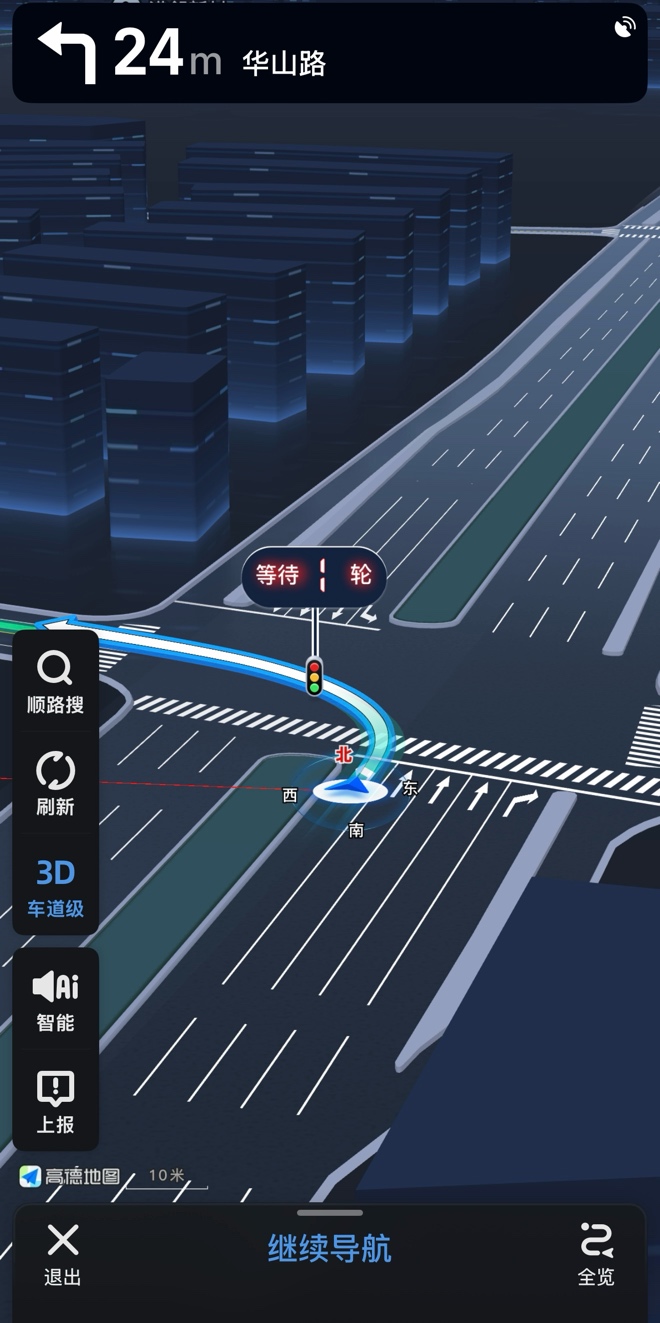Image resolution: width=660 pixels, height=1323 pixels.
Task: Tap the 刷新 refresh button
Action: (x=55, y=785)
